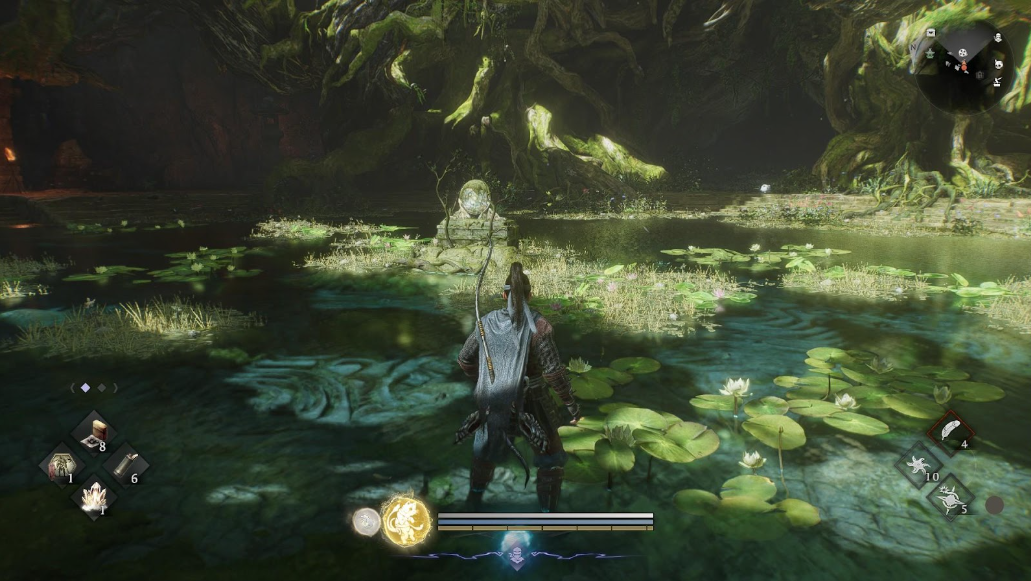Use the white crystal cluster item
This screenshot has height=581, width=1031.
tap(94, 497)
